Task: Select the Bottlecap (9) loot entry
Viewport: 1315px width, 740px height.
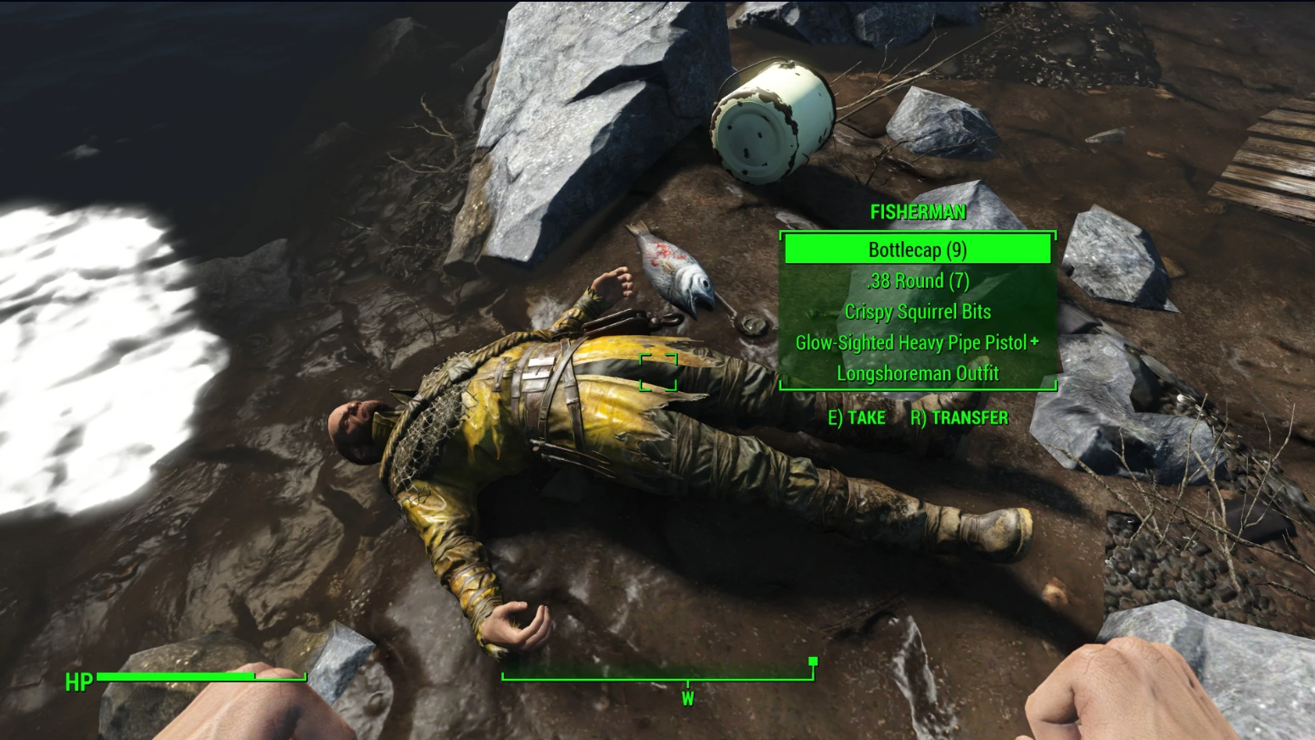Action: (x=917, y=250)
